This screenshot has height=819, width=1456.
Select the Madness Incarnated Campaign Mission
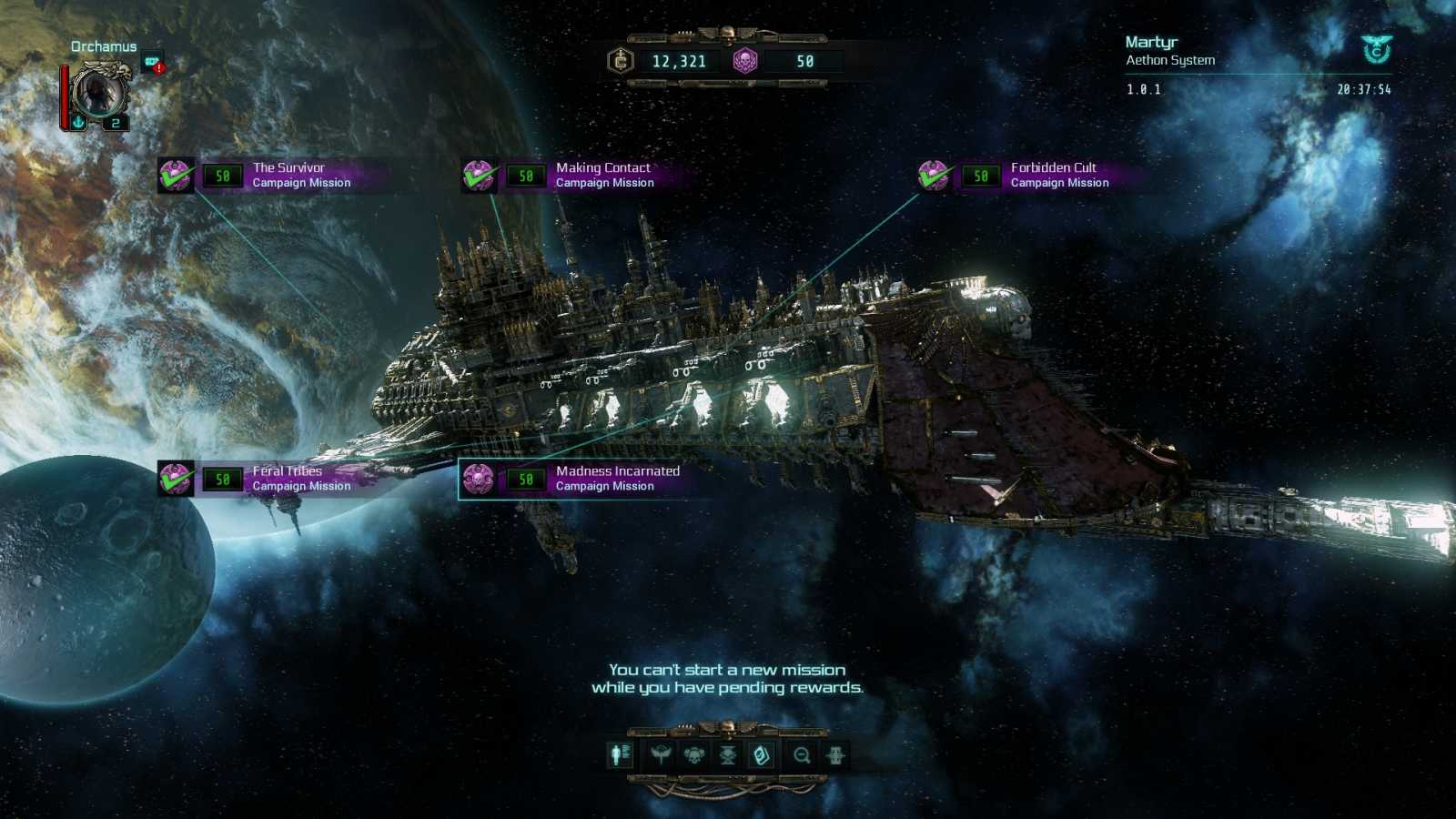tap(616, 478)
